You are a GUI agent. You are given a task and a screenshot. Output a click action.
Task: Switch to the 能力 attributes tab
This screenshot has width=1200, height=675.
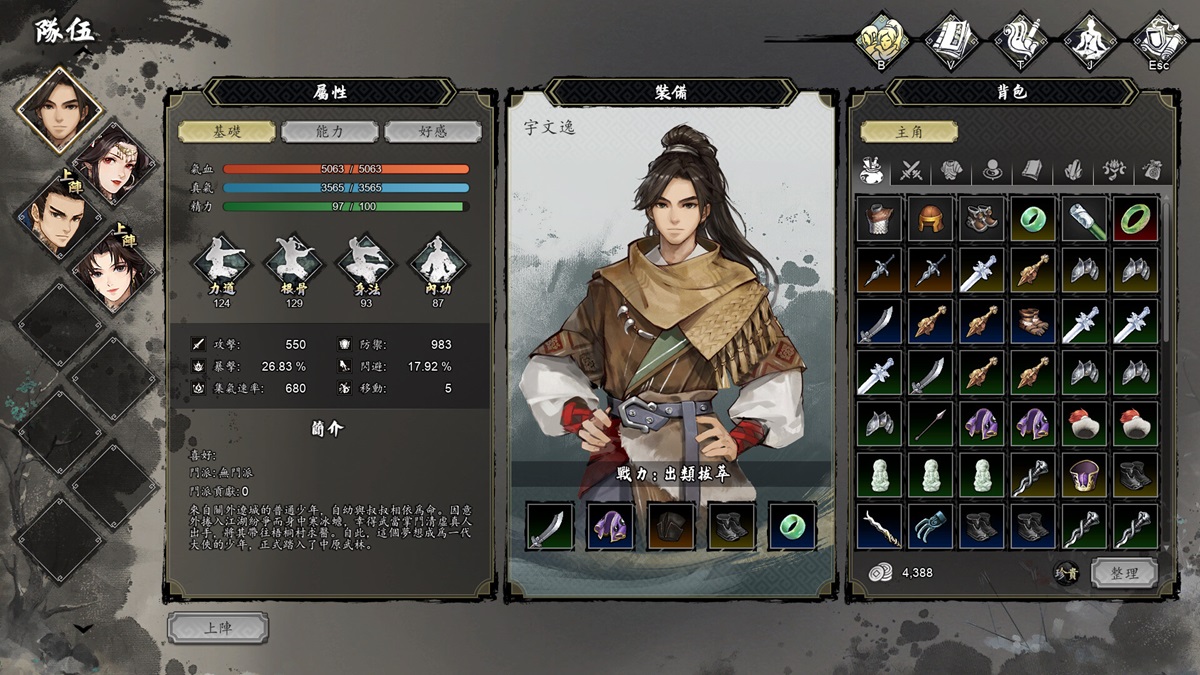[330, 132]
